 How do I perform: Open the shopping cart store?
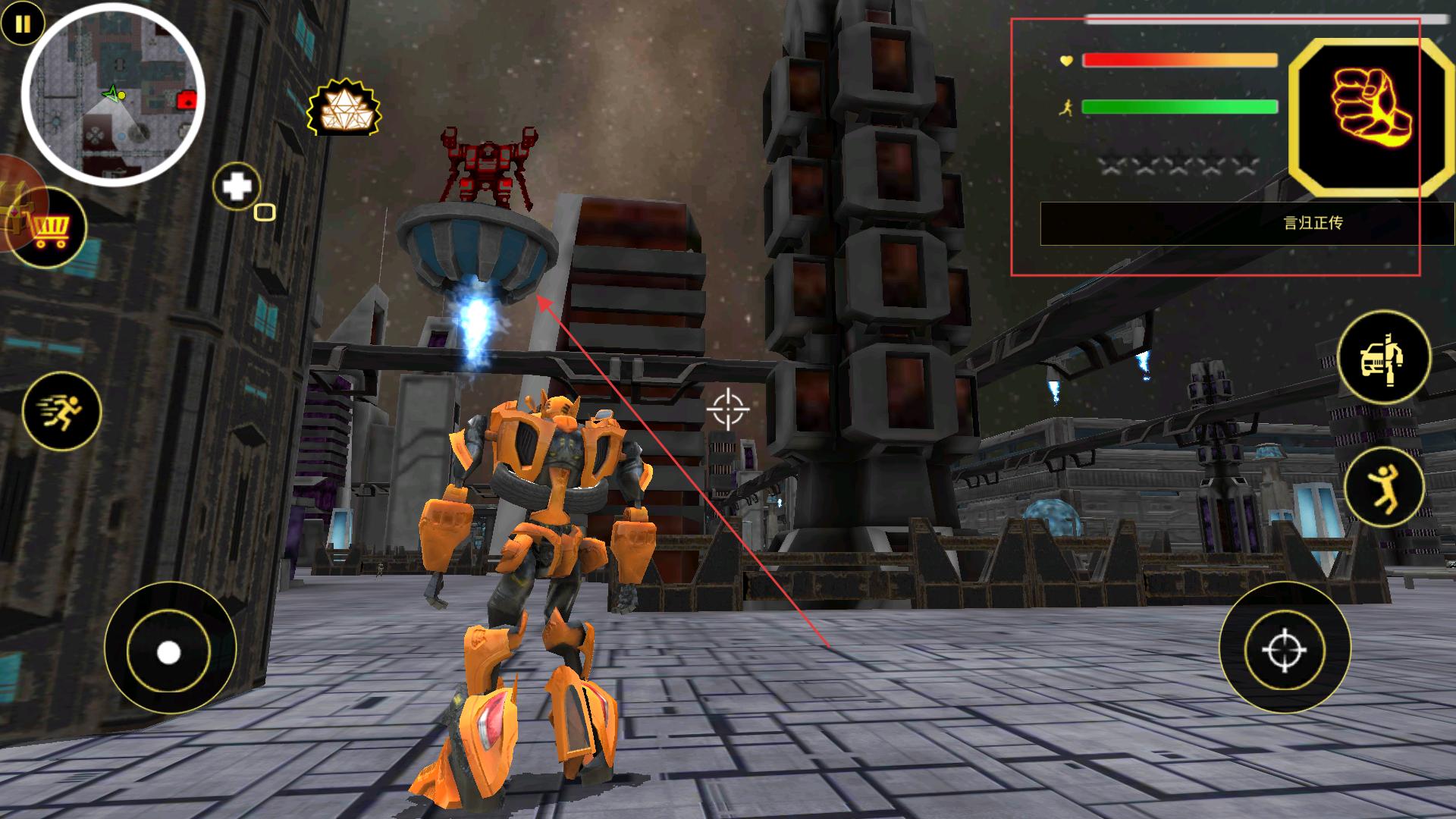(51, 228)
